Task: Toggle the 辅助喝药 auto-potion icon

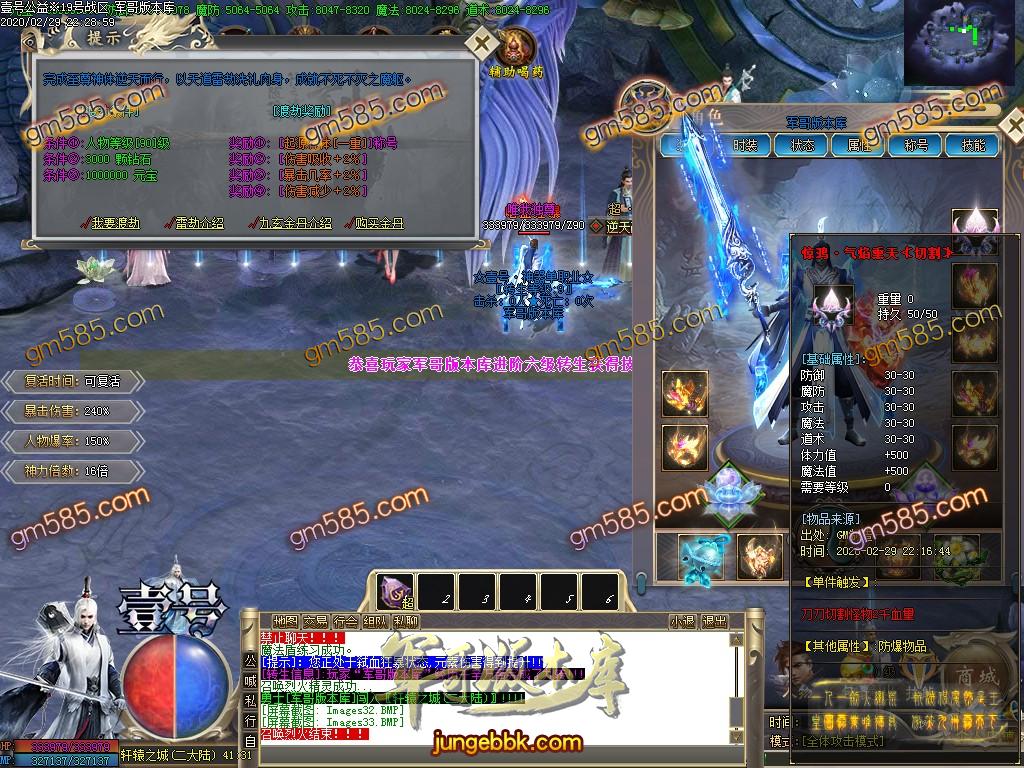Action: coord(518,52)
